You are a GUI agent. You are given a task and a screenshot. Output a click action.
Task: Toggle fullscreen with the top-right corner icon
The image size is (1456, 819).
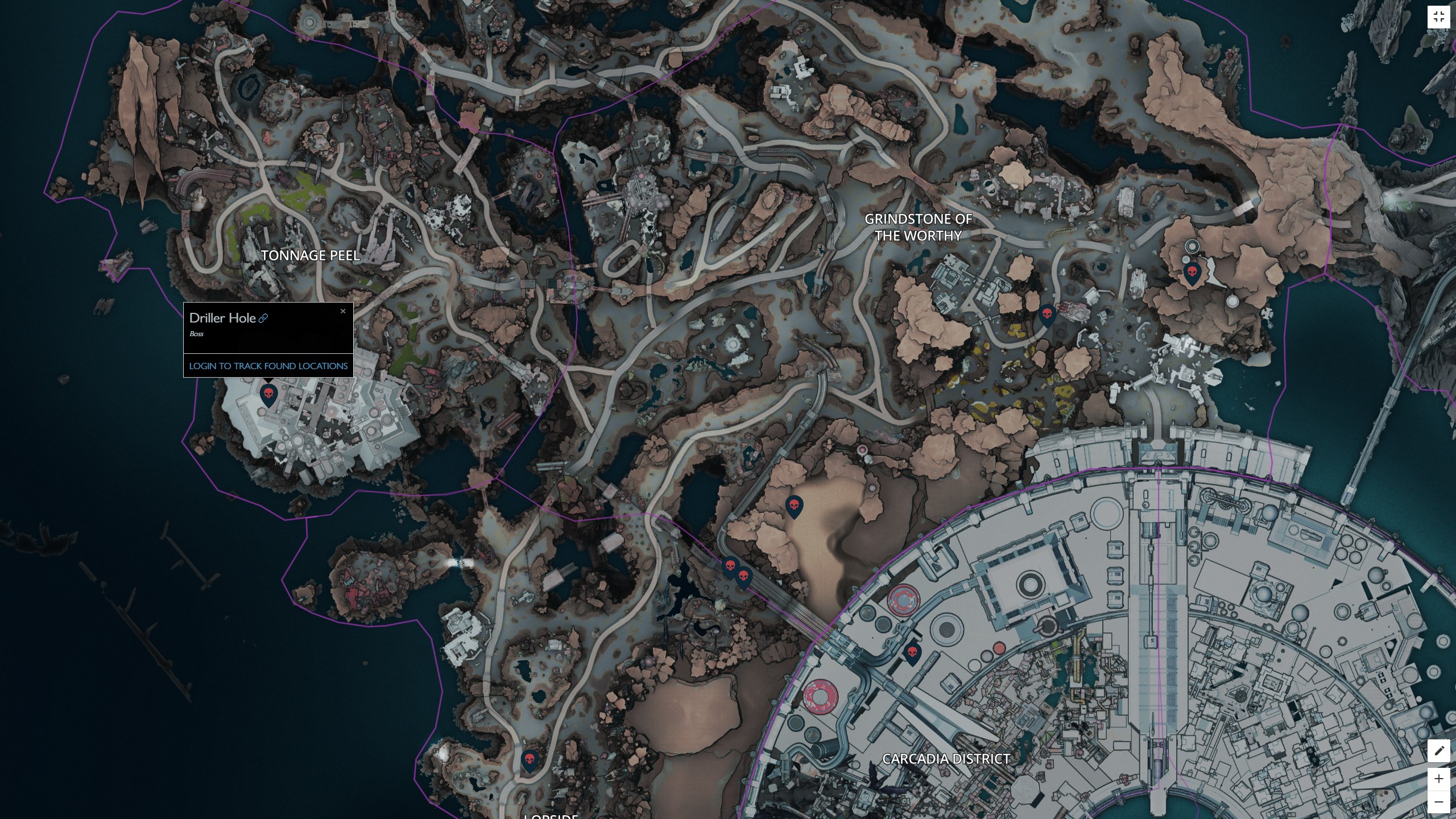click(1440, 16)
